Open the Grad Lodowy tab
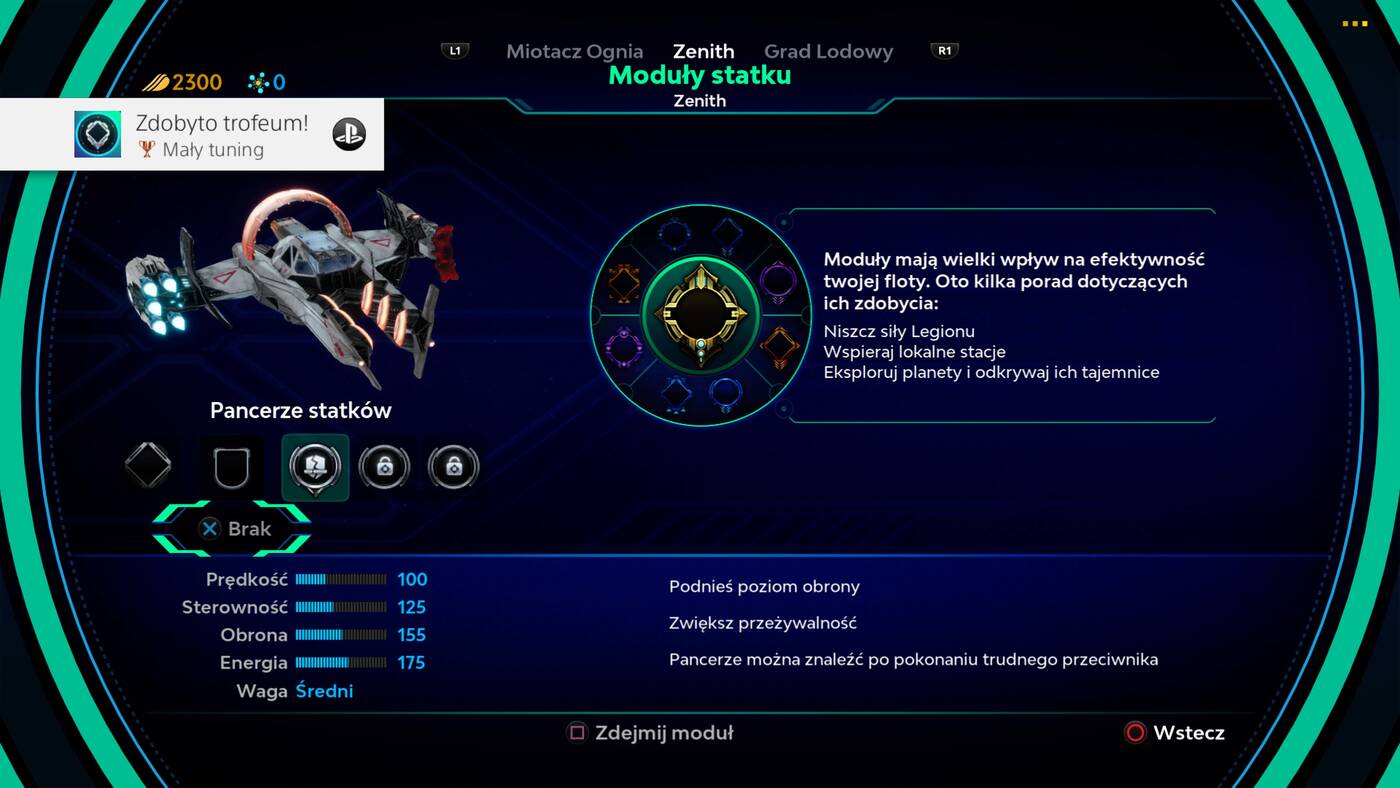 [829, 51]
